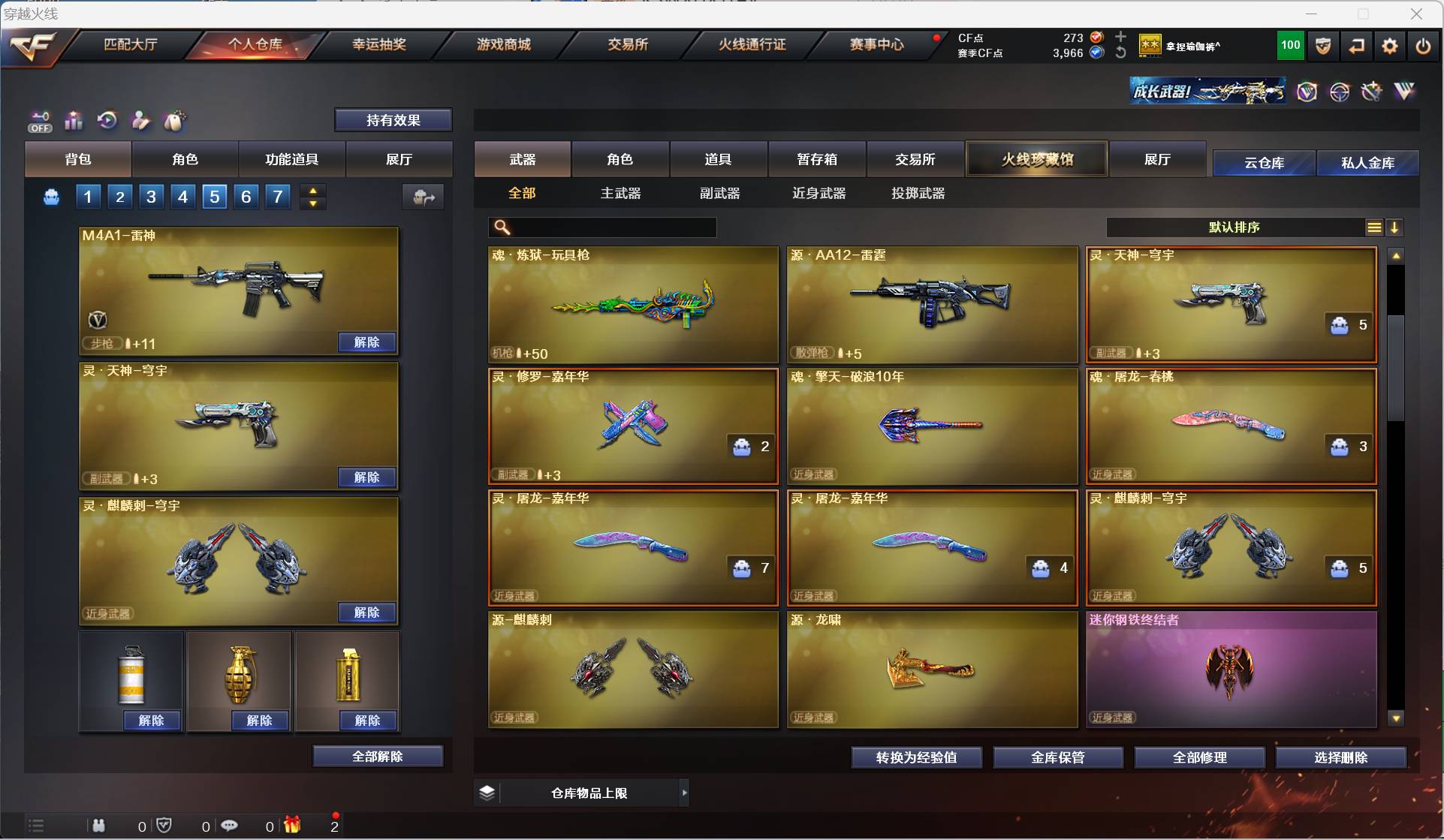
Task: Click the chat bubble icon on the bottom bar
Action: (x=230, y=826)
